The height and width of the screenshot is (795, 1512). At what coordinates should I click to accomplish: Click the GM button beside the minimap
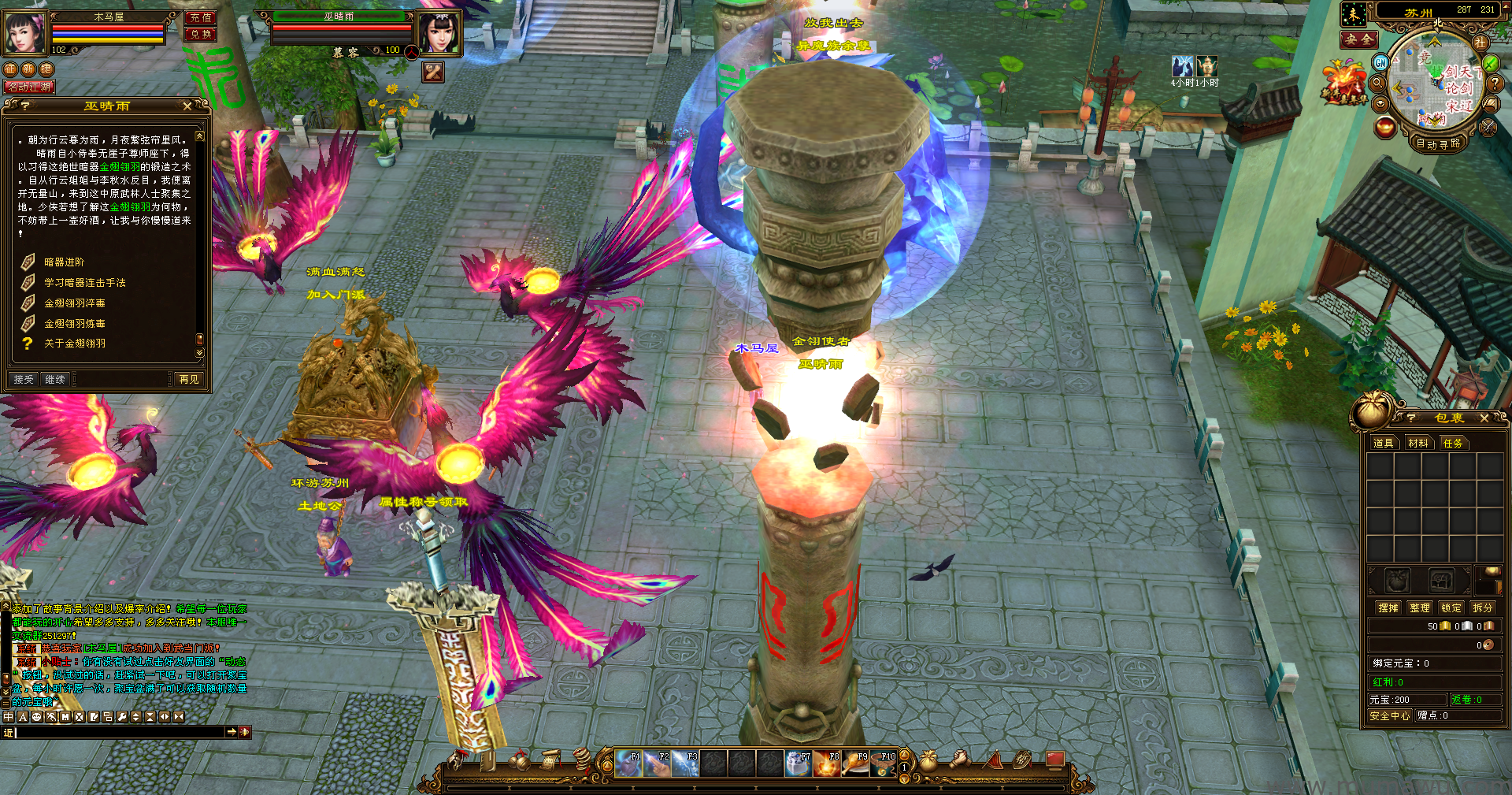point(1380,62)
